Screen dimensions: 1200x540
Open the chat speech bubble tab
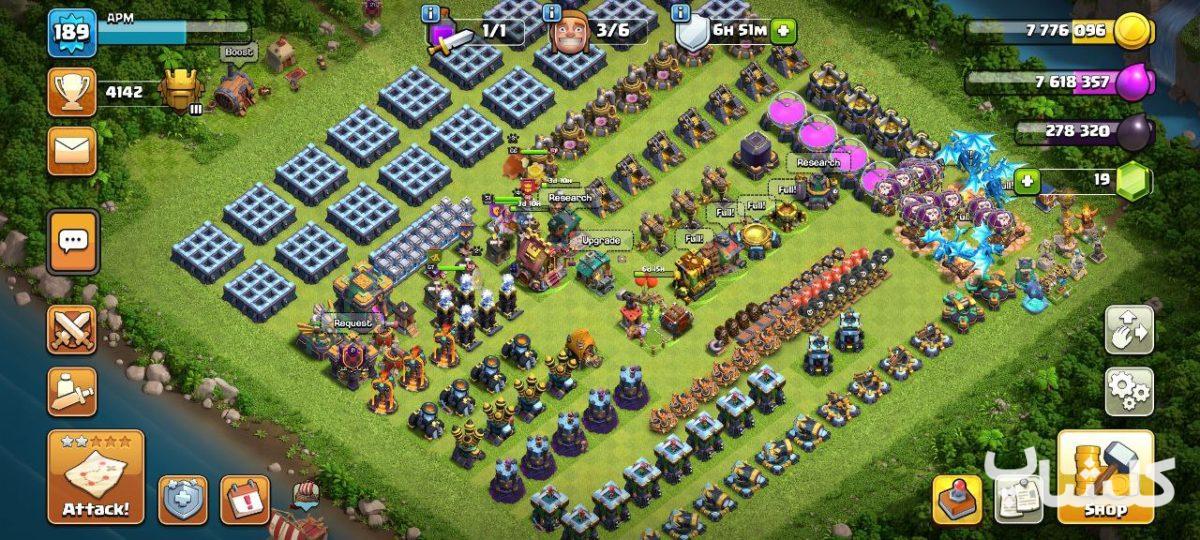tap(72, 241)
